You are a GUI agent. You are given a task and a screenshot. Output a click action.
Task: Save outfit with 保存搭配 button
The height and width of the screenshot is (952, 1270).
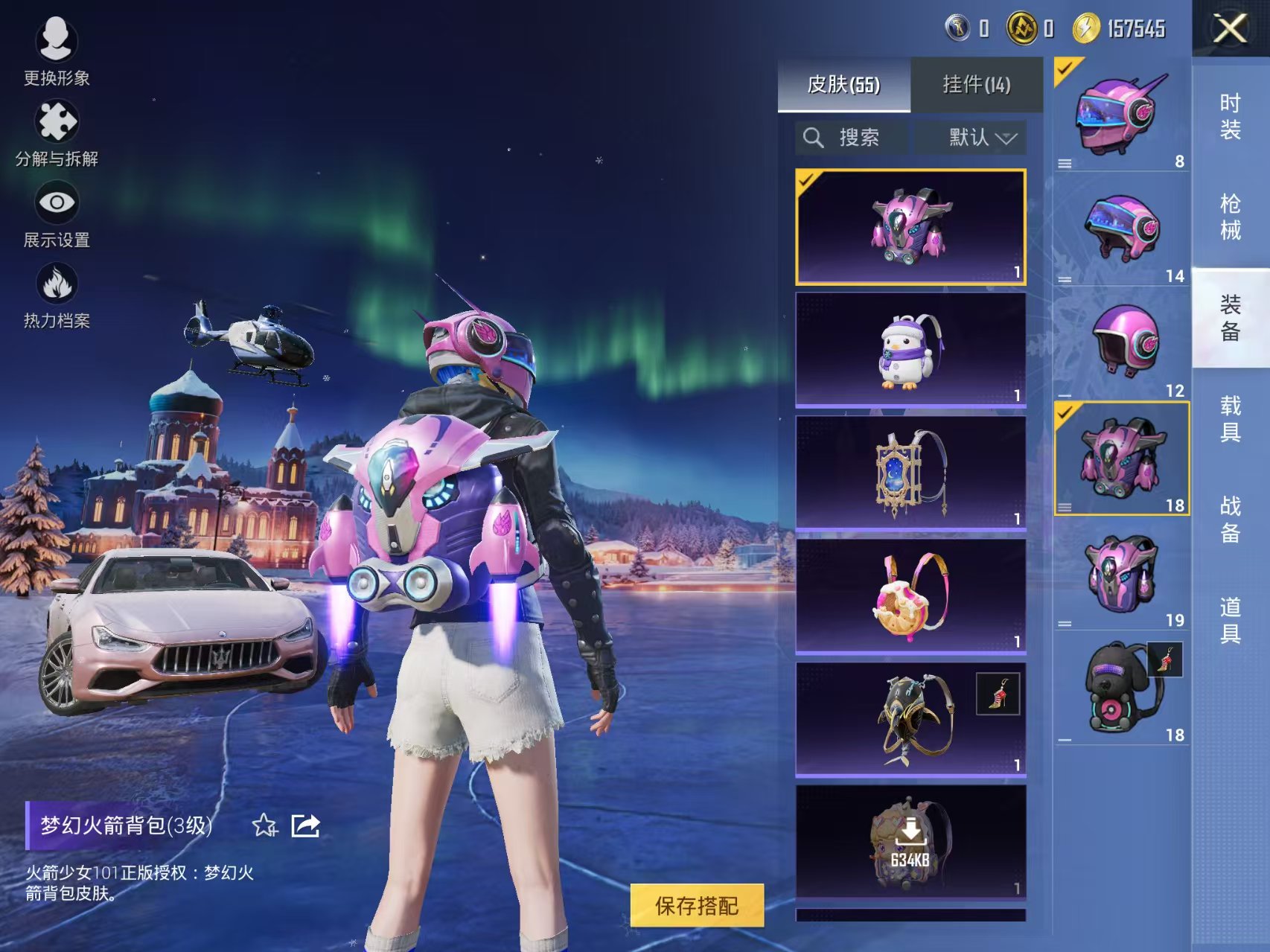click(x=697, y=905)
